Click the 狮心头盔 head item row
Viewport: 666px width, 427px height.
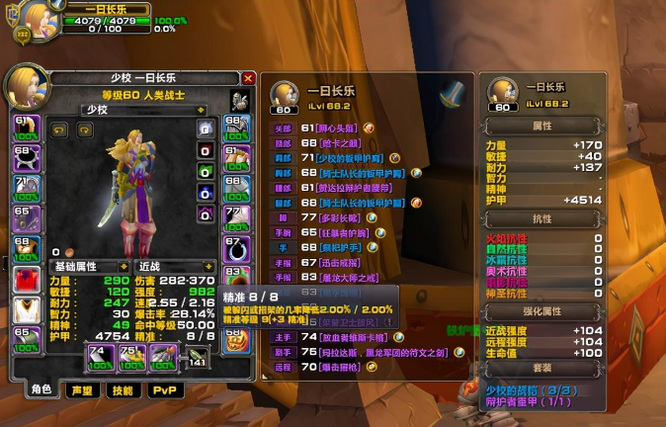(x=337, y=128)
